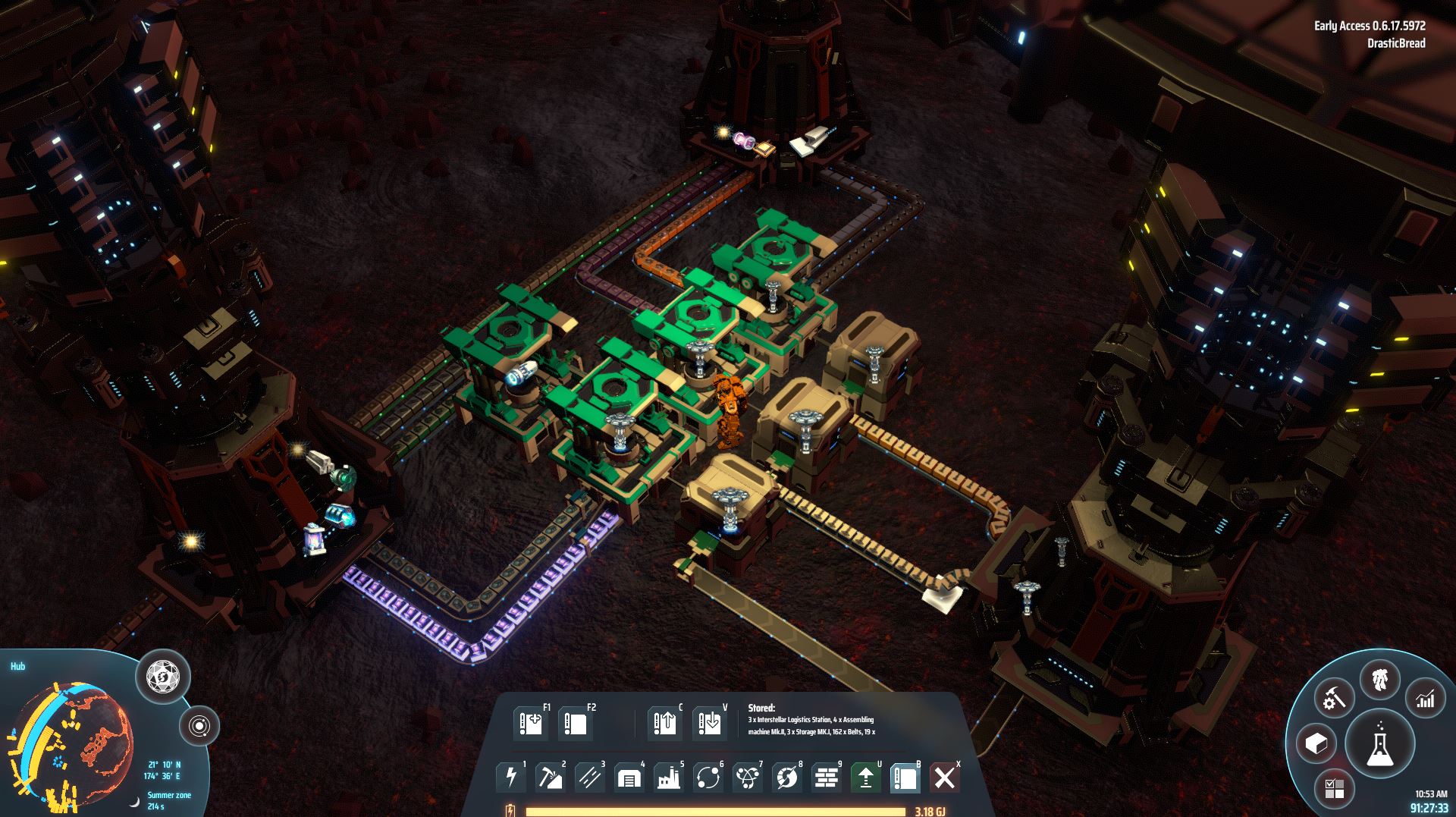Activate the green upgrade arrow tool

click(x=866, y=778)
